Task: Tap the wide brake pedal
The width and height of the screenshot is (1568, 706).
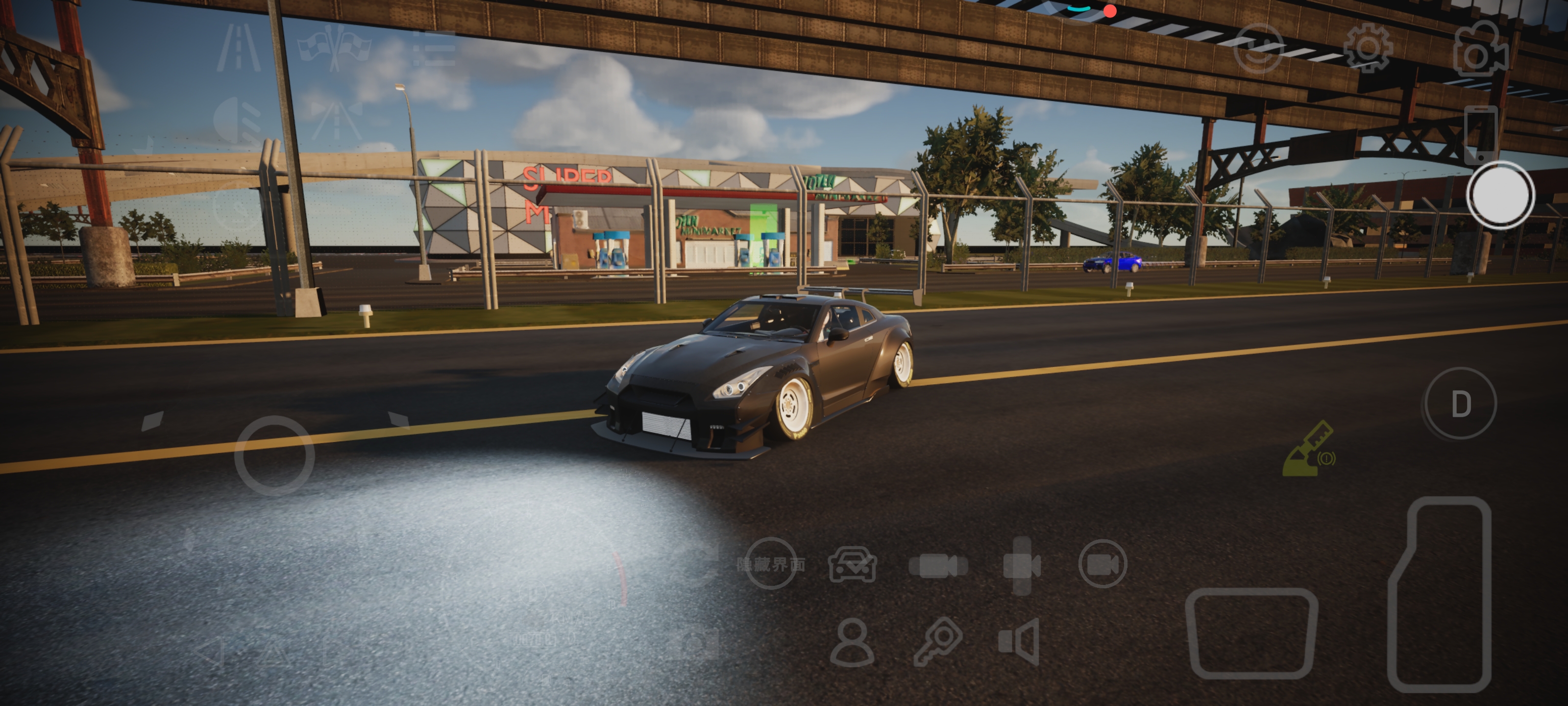Action: click(1251, 633)
